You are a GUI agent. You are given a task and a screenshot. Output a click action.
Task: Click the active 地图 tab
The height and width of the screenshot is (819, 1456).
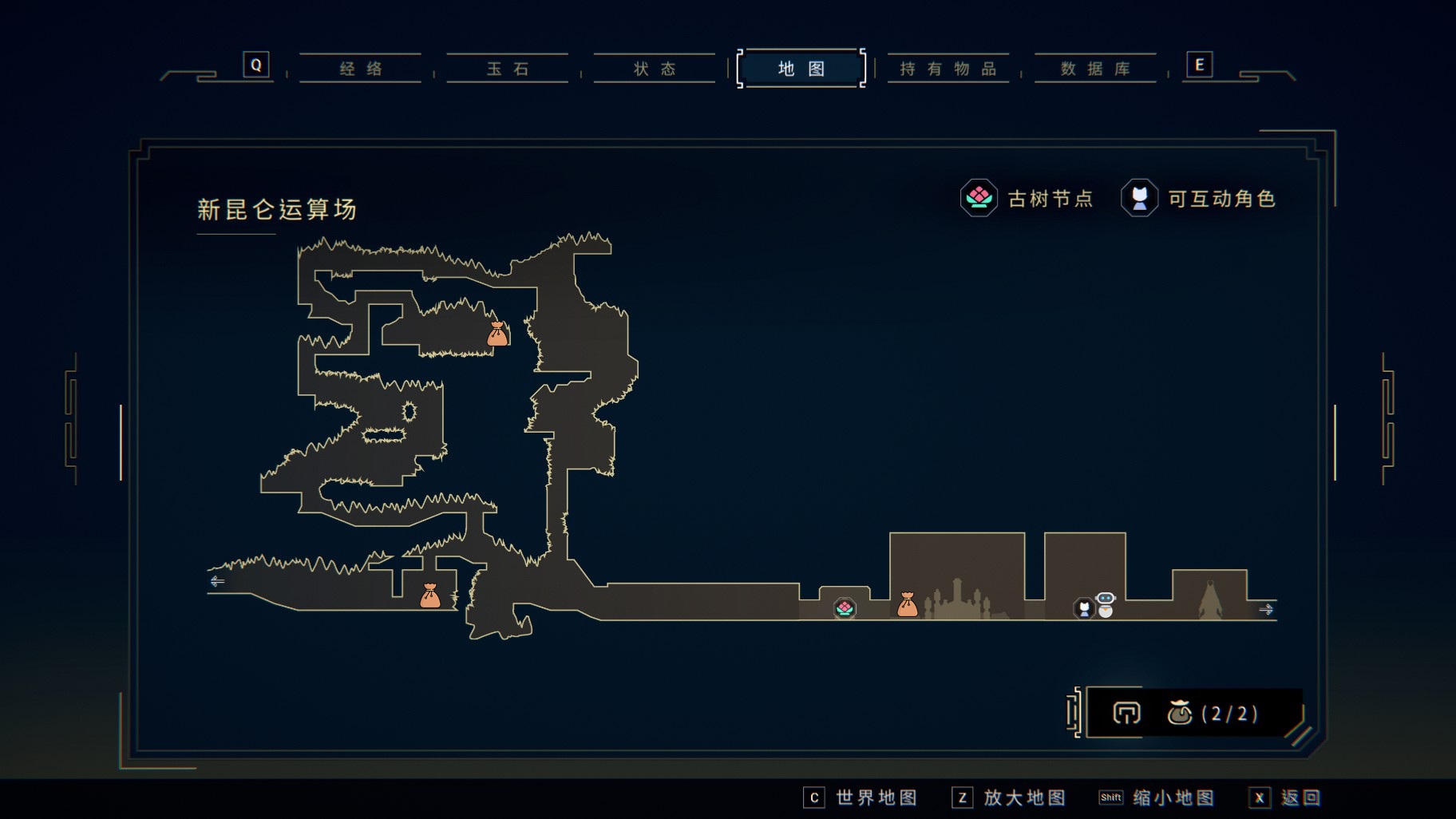click(x=801, y=69)
